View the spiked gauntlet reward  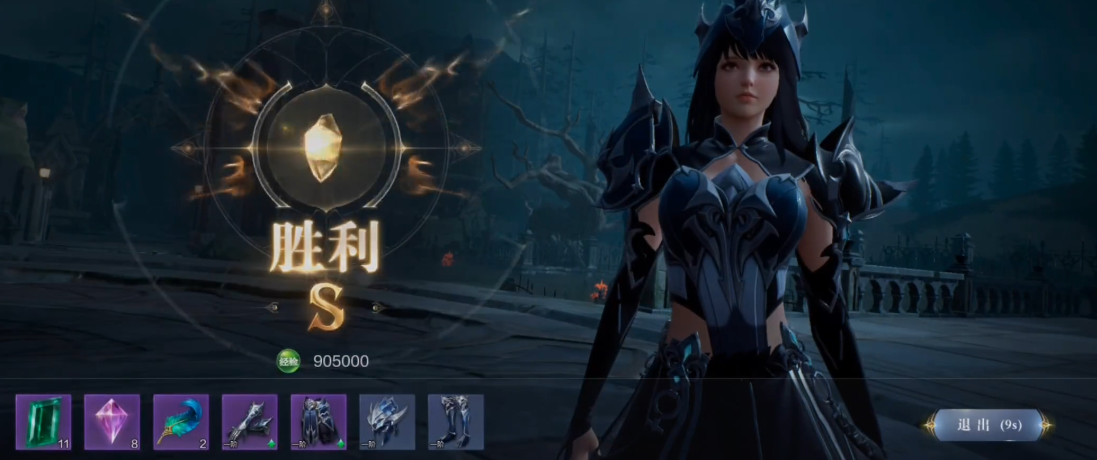tap(250, 421)
